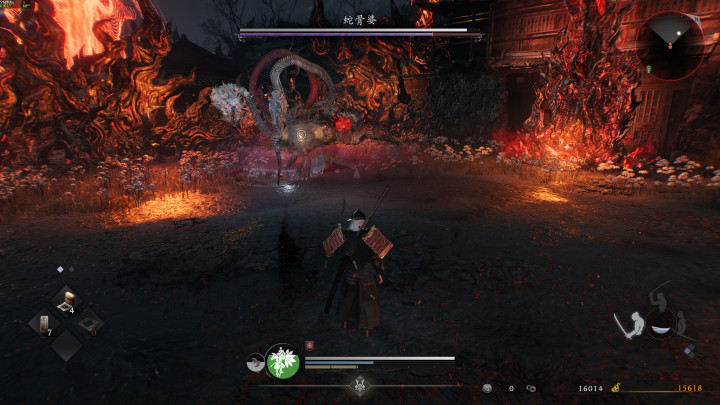Select the low stance figure right of the weapon
720x405 pixels.
point(683,324)
